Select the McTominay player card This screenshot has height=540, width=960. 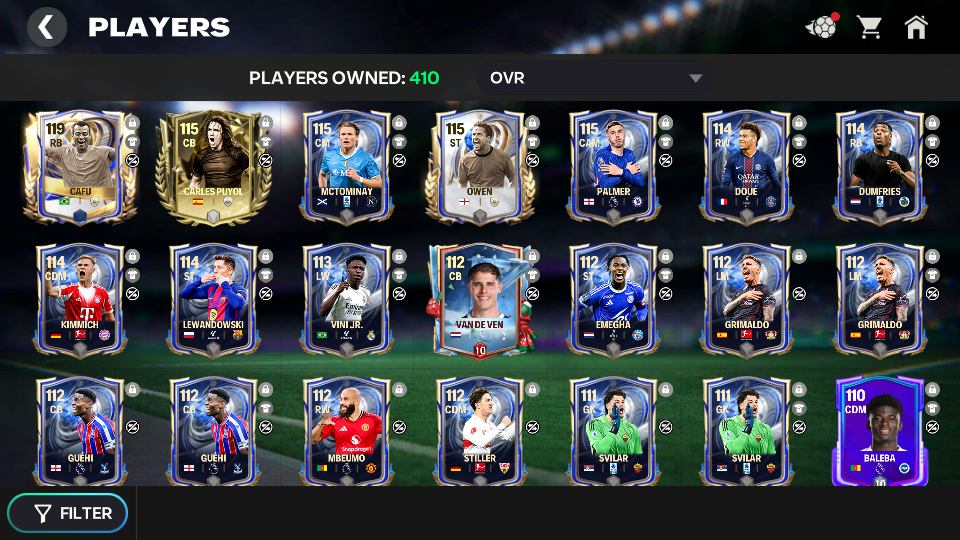click(x=347, y=165)
